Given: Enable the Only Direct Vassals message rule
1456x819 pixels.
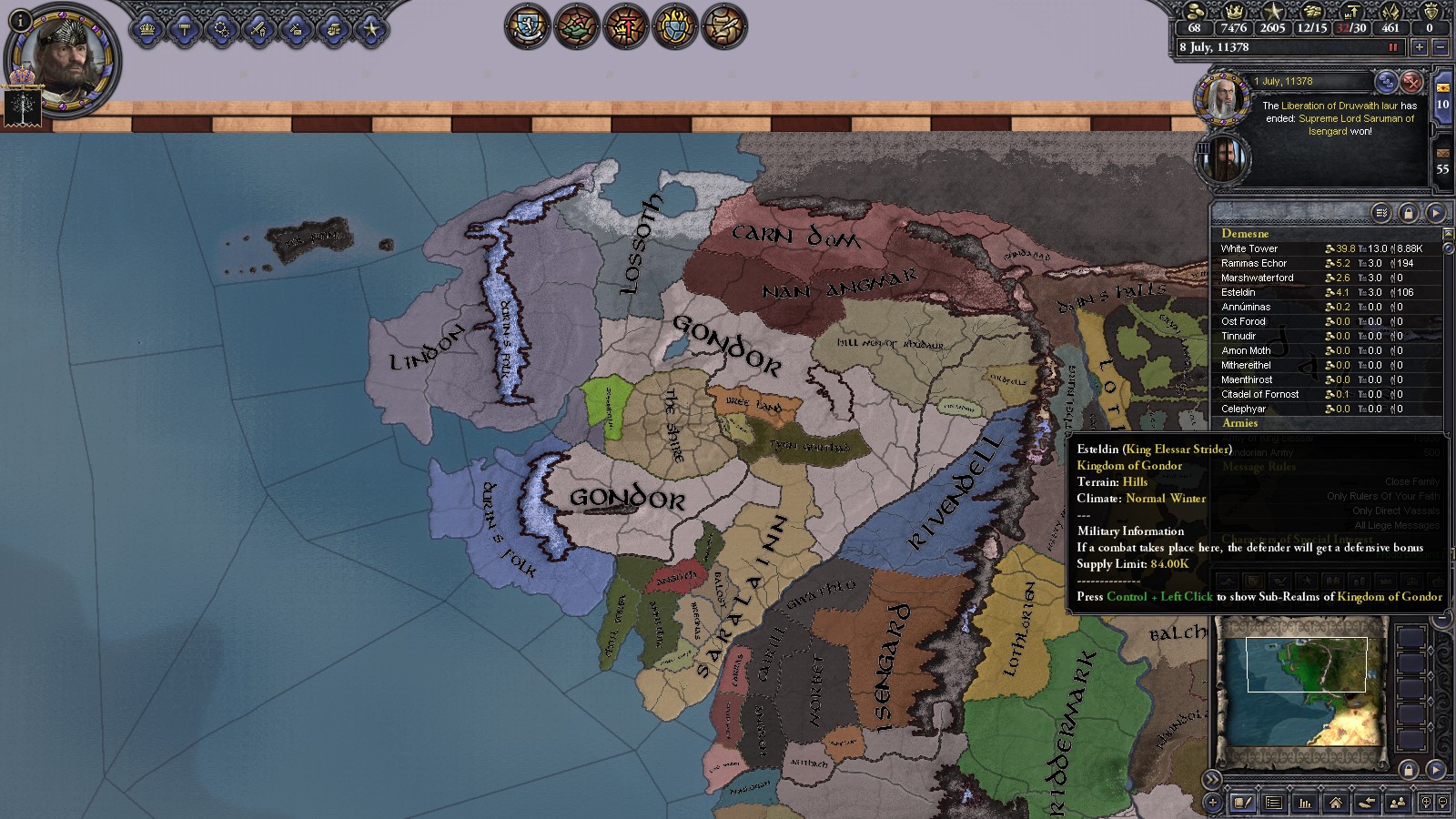Looking at the screenshot, I should pos(1394,511).
